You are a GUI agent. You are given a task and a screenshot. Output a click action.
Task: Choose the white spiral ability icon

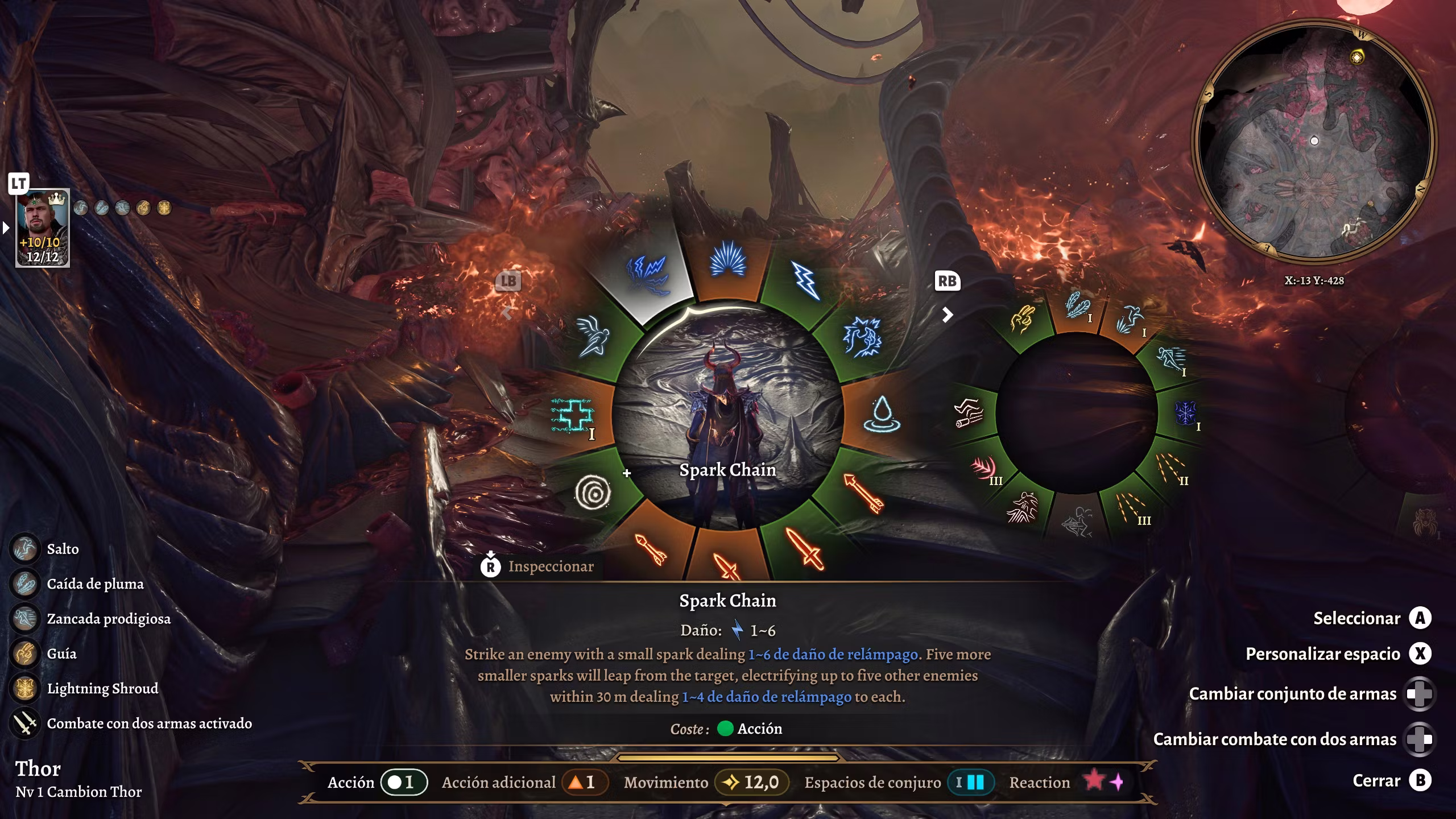point(593,493)
